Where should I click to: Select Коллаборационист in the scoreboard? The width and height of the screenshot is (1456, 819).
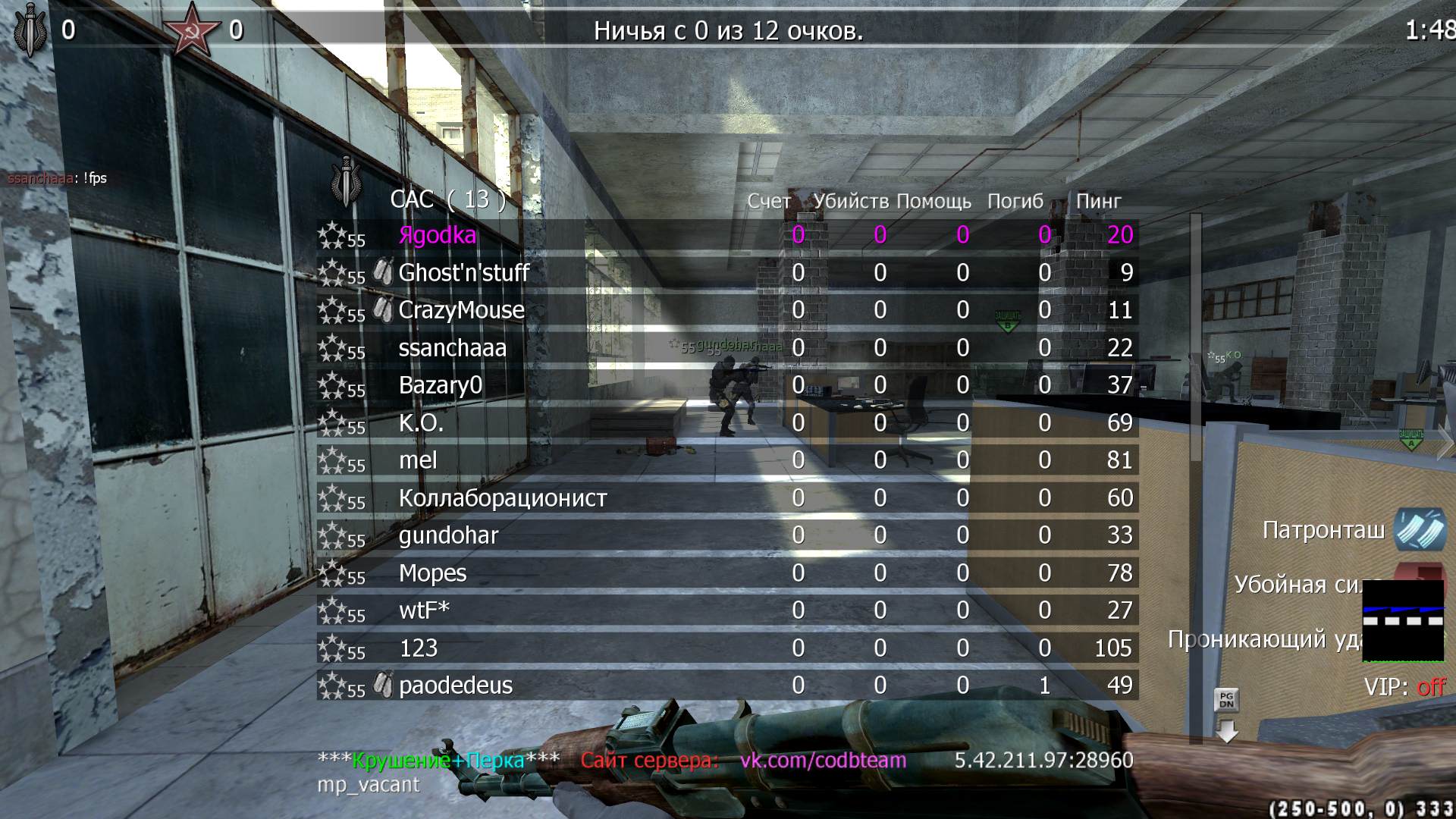click(x=503, y=498)
